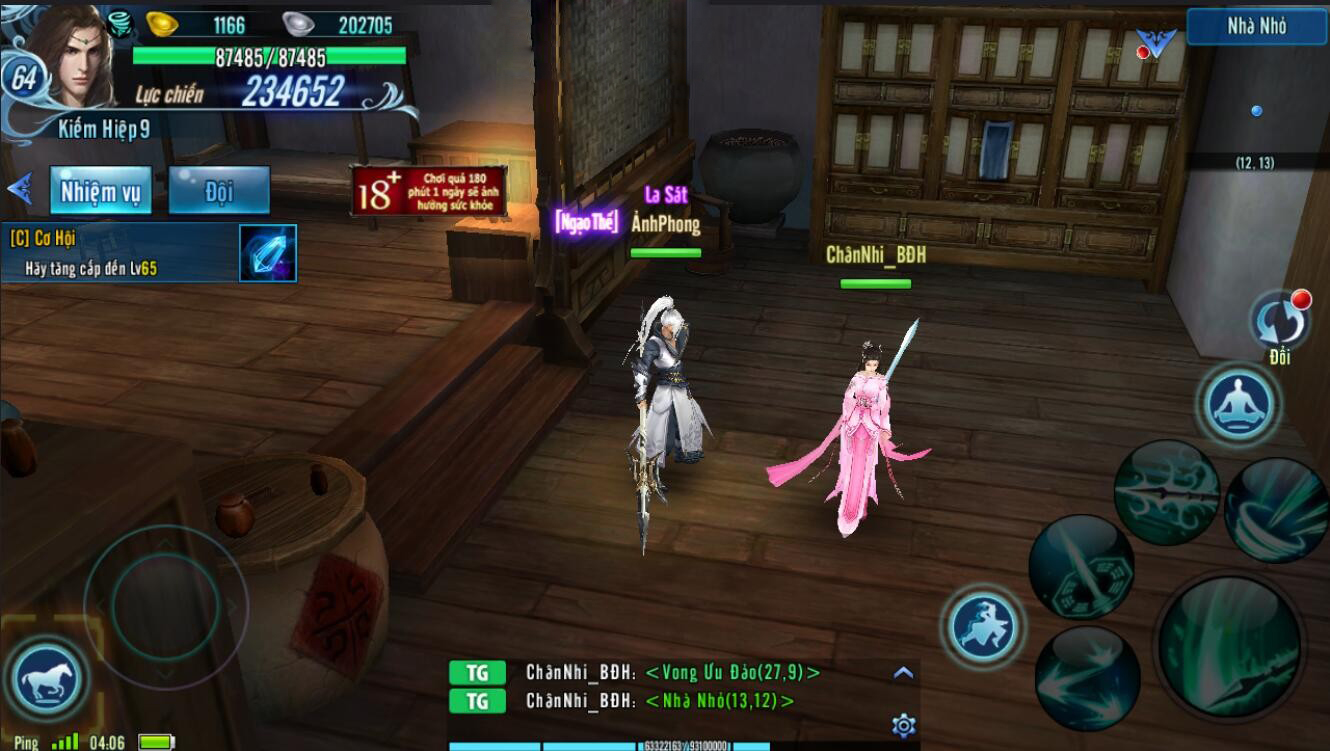Open the Nhiệm vụ quest tab
1330x751 pixels.
[x=101, y=190]
